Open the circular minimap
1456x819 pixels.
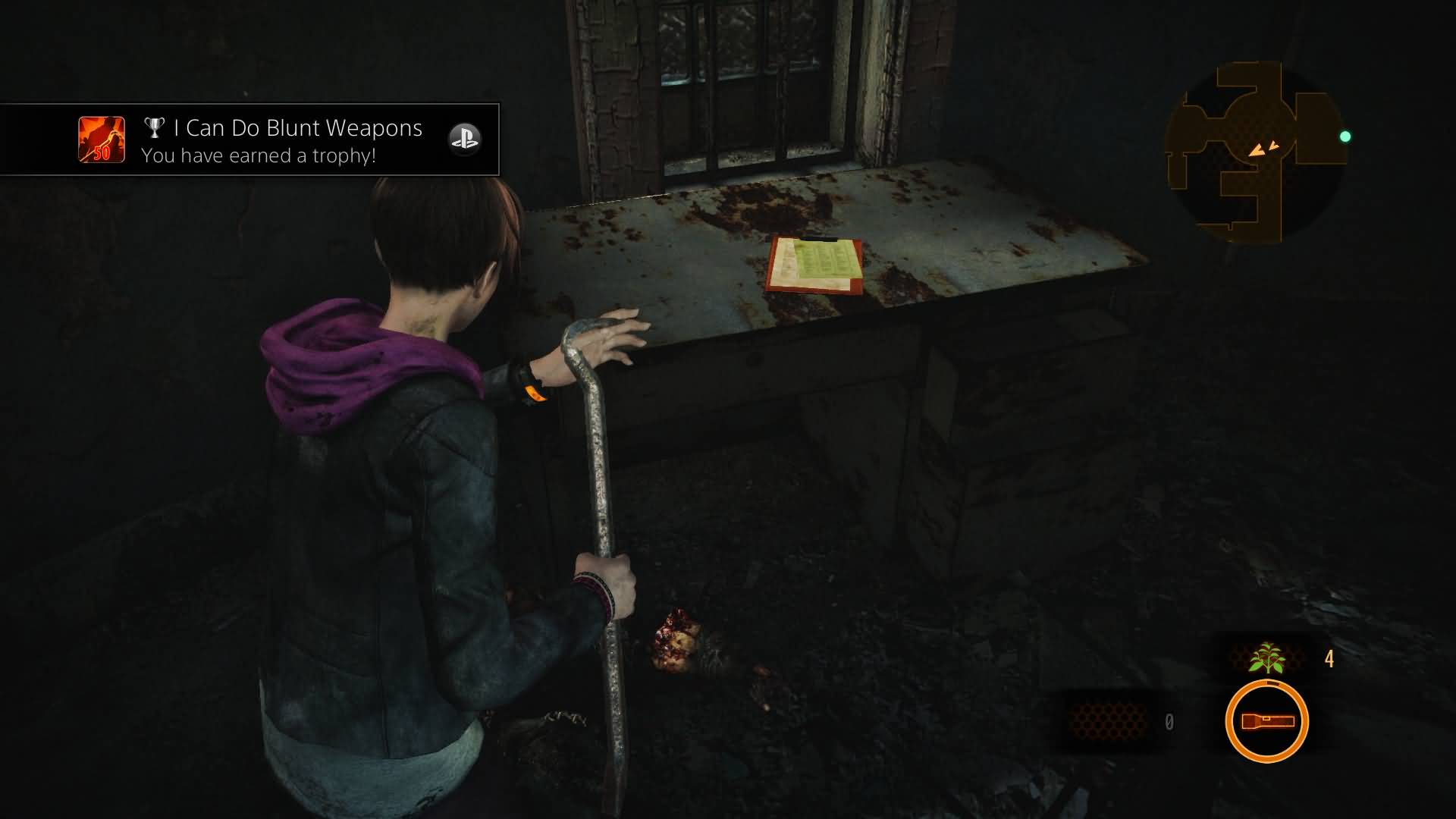1255,152
